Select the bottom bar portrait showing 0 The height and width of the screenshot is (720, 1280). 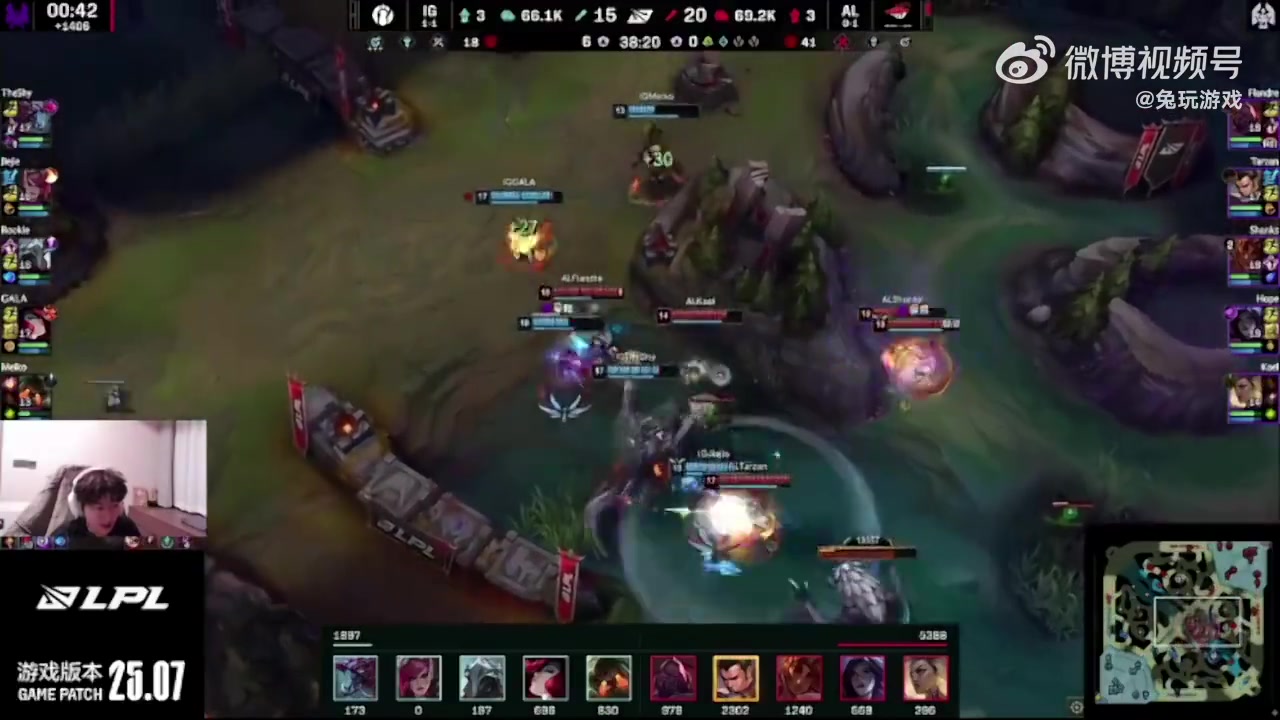(418, 678)
